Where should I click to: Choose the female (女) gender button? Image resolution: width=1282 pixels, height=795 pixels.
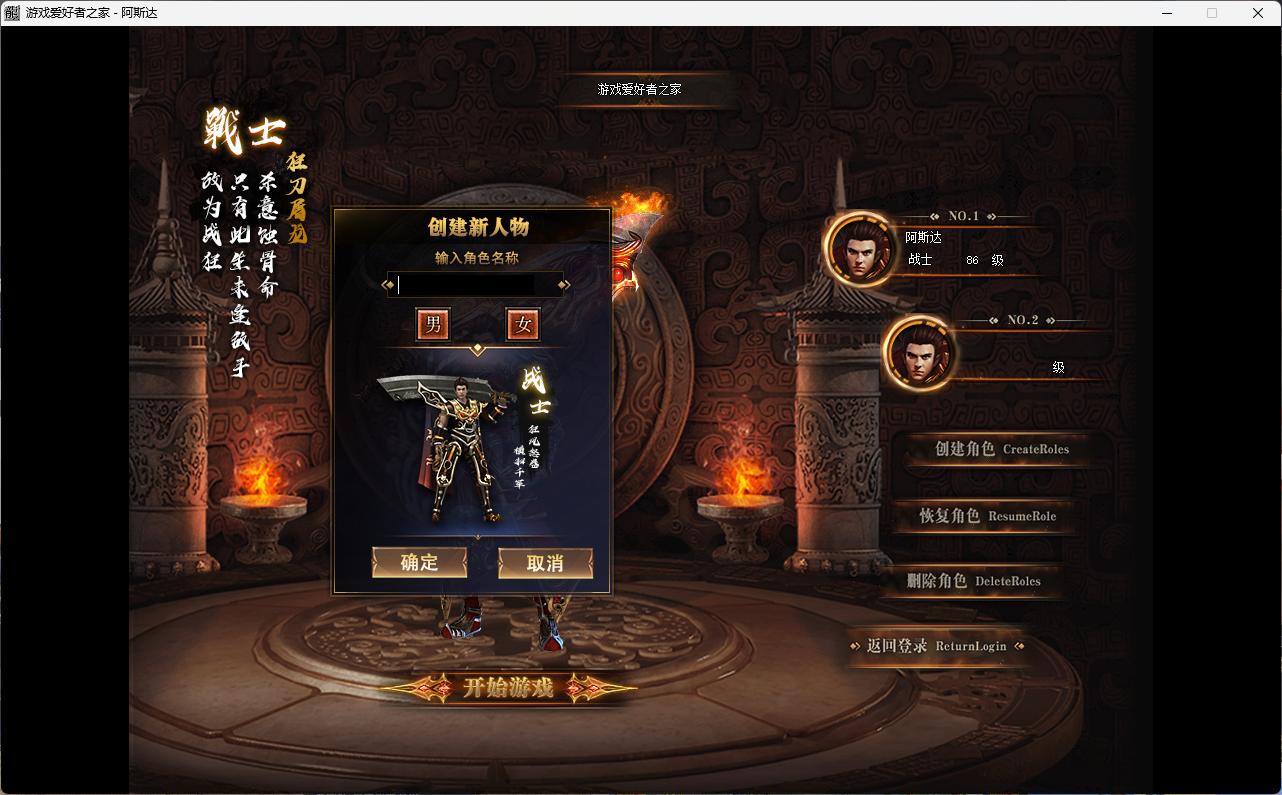click(523, 324)
